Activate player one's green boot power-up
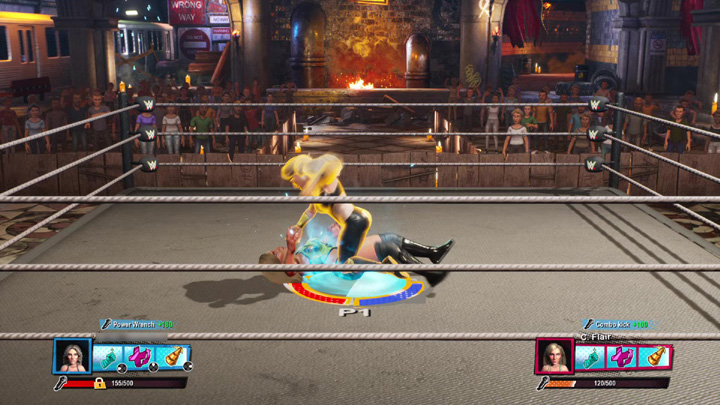Image resolution: width=720 pixels, height=405 pixels. click(x=109, y=356)
